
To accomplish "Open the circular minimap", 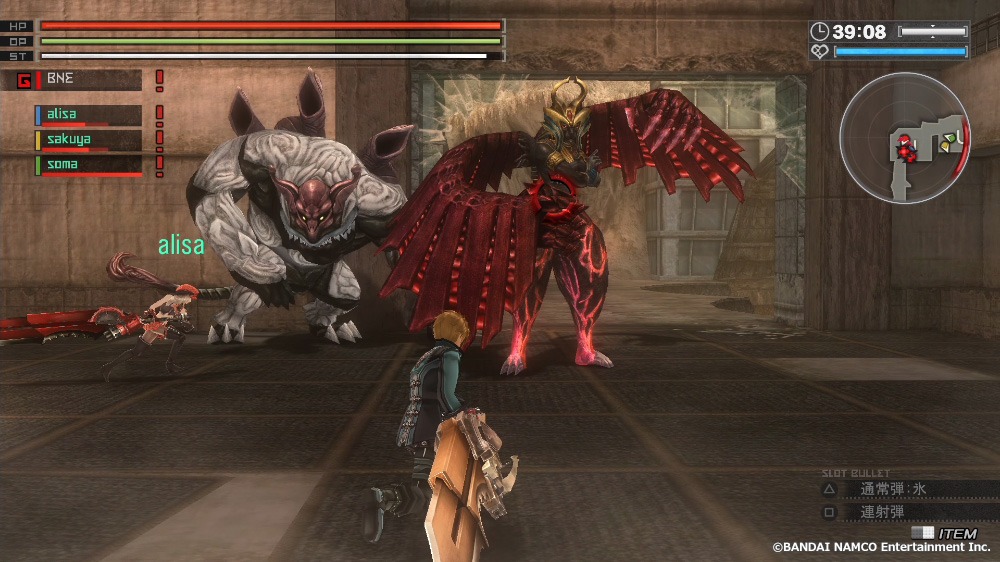I will coord(905,137).
